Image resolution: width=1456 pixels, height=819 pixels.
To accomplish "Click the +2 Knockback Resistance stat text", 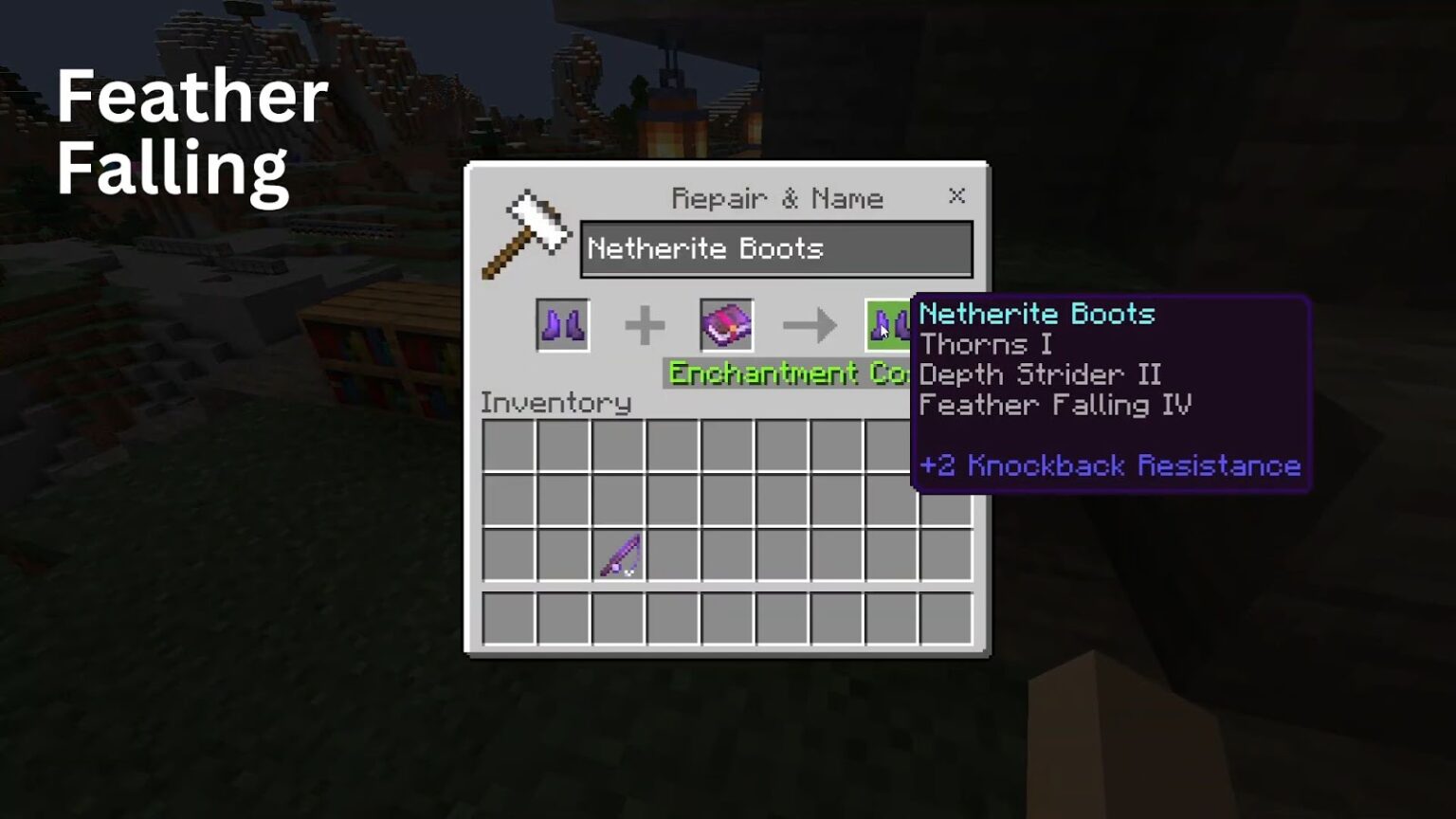I will tap(1110, 465).
